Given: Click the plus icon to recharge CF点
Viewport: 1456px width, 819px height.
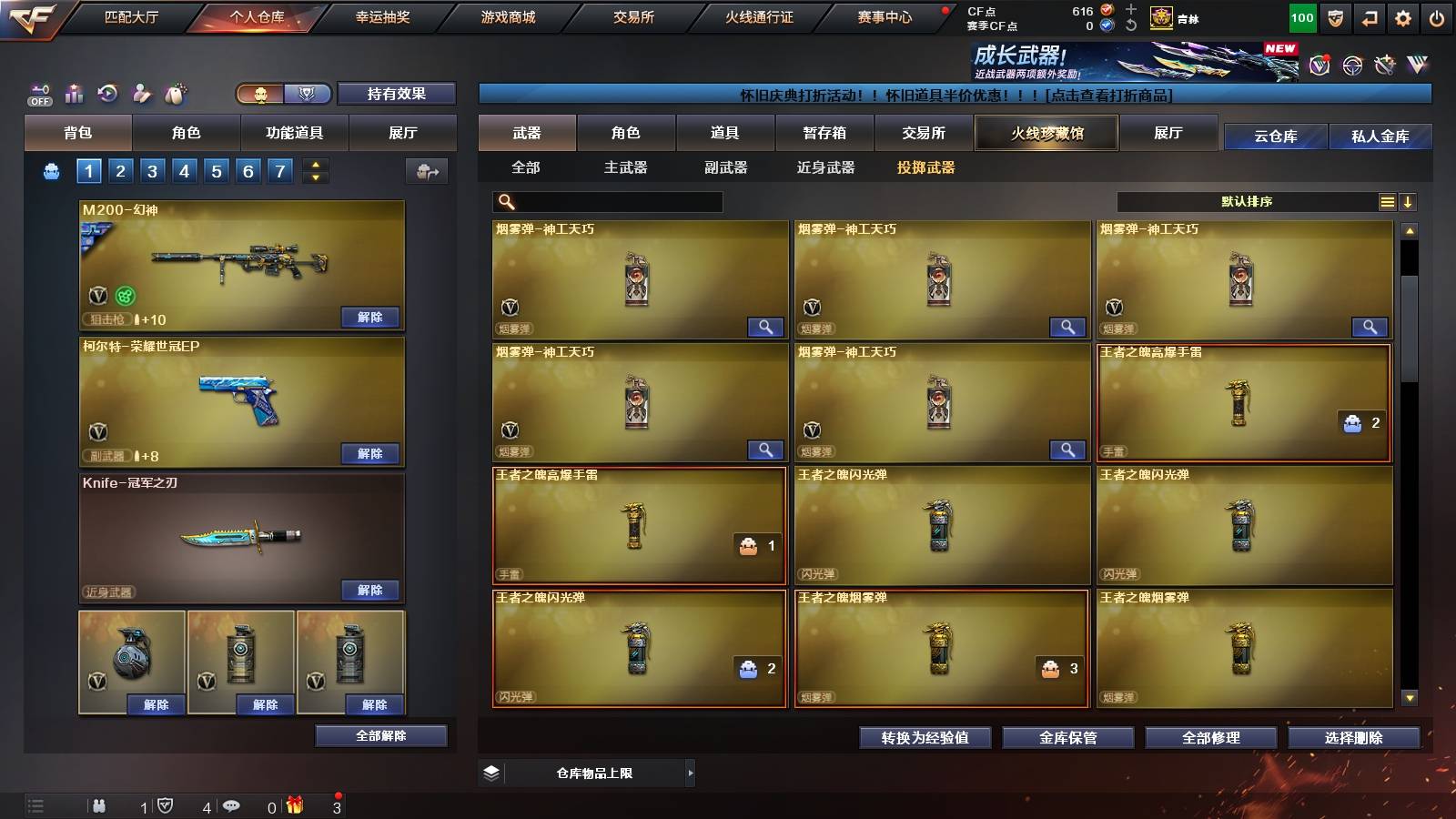Looking at the screenshot, I should [1129, 9].
